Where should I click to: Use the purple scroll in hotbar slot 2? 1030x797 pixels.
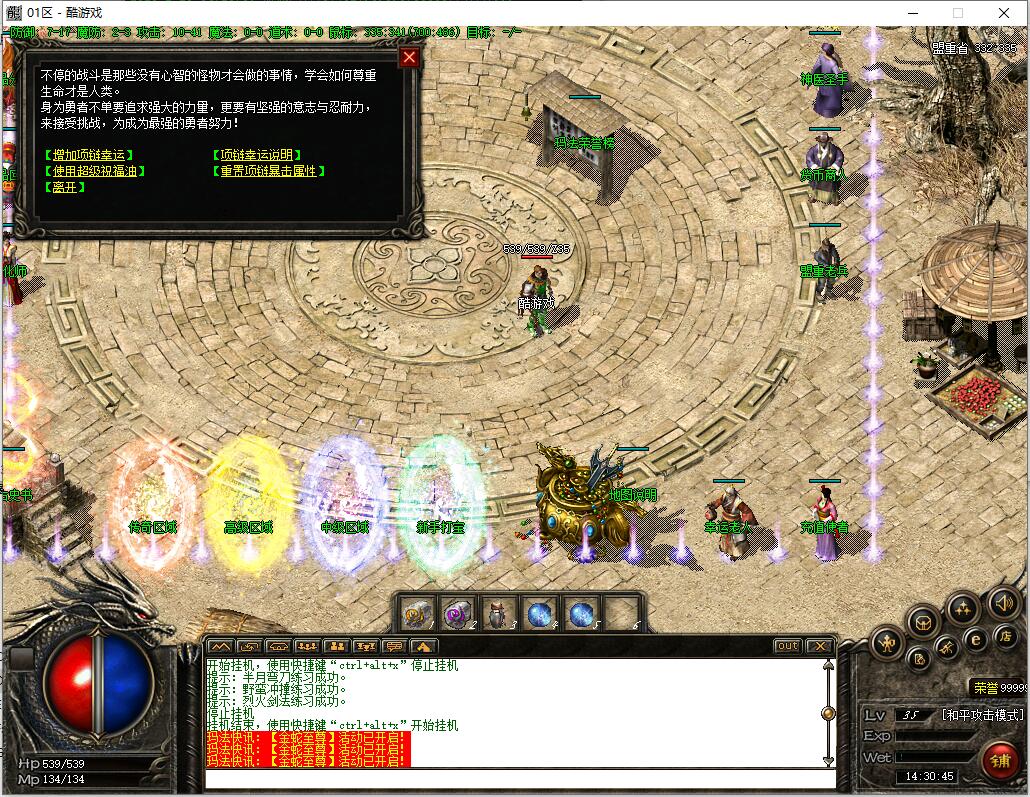tap(457, 612)
